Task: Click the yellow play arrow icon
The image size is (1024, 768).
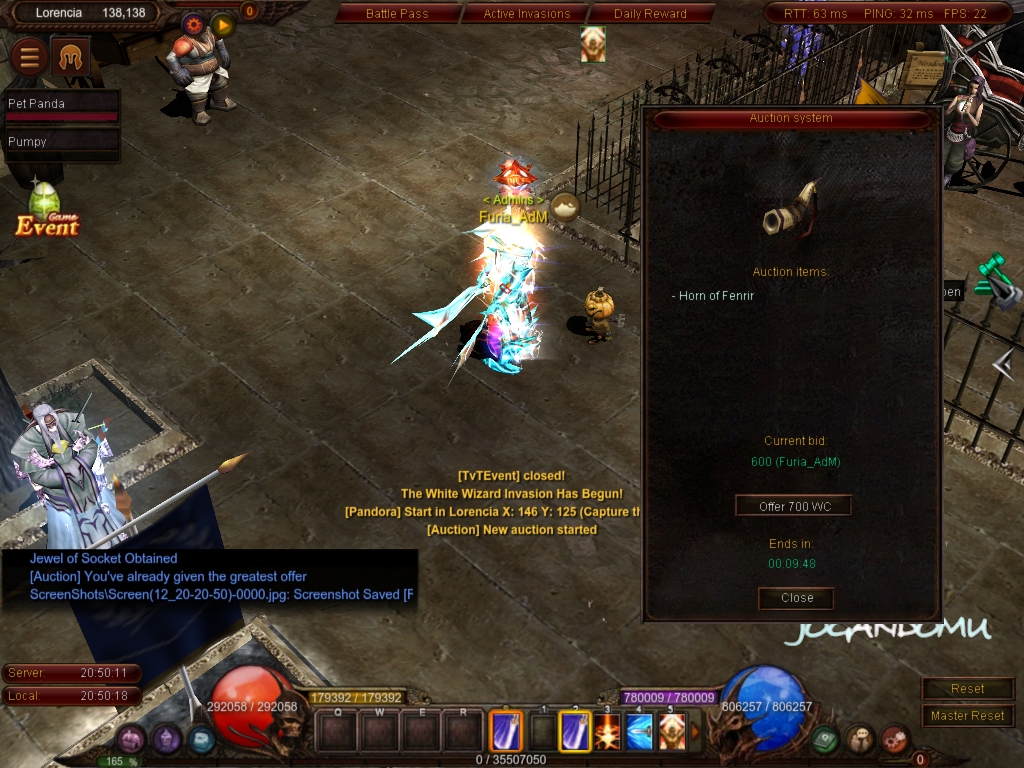Action: (x=223, y=24)
